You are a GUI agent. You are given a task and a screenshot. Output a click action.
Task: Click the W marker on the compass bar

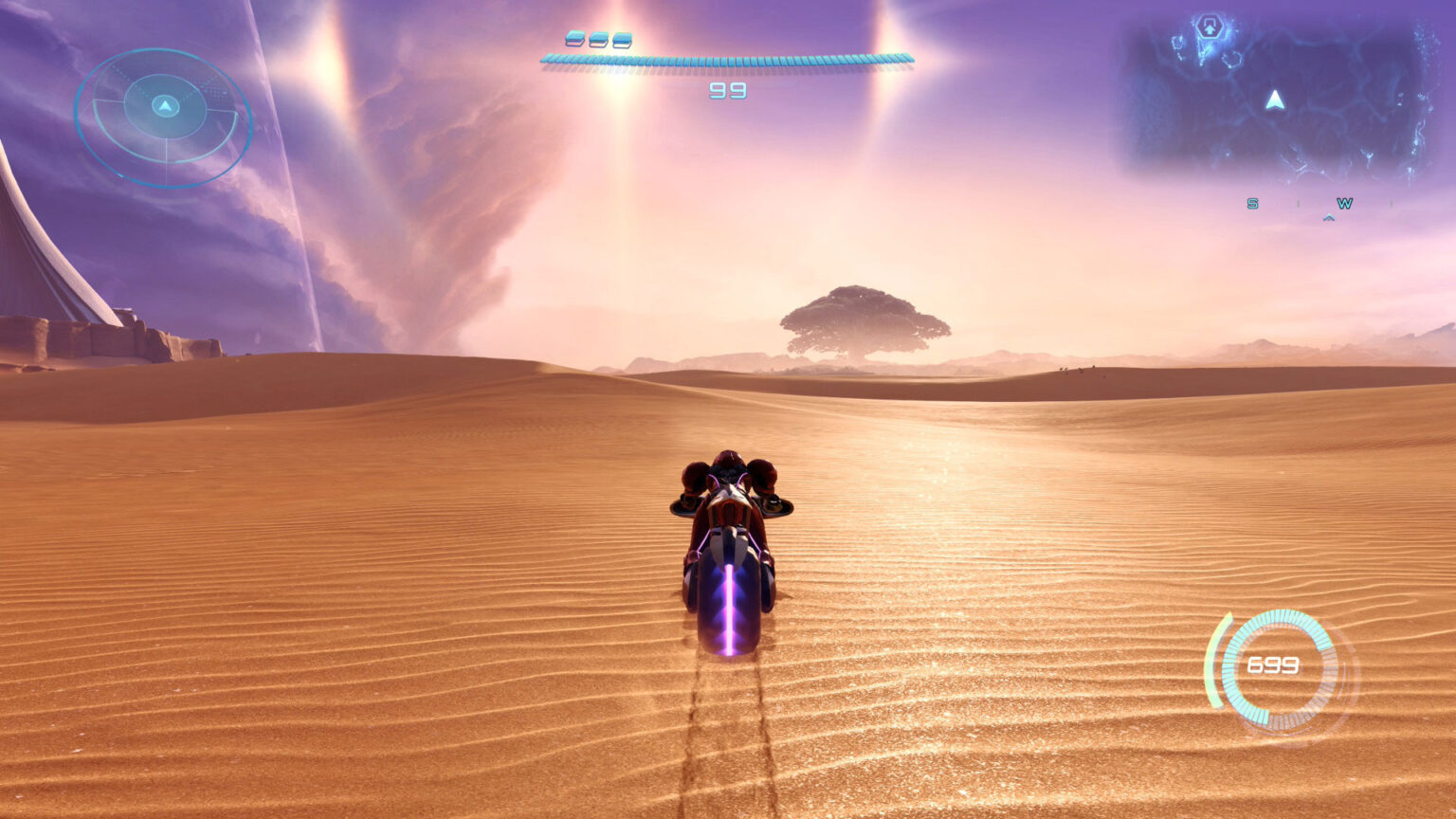pyautogui.click(x=1342, y=202)
